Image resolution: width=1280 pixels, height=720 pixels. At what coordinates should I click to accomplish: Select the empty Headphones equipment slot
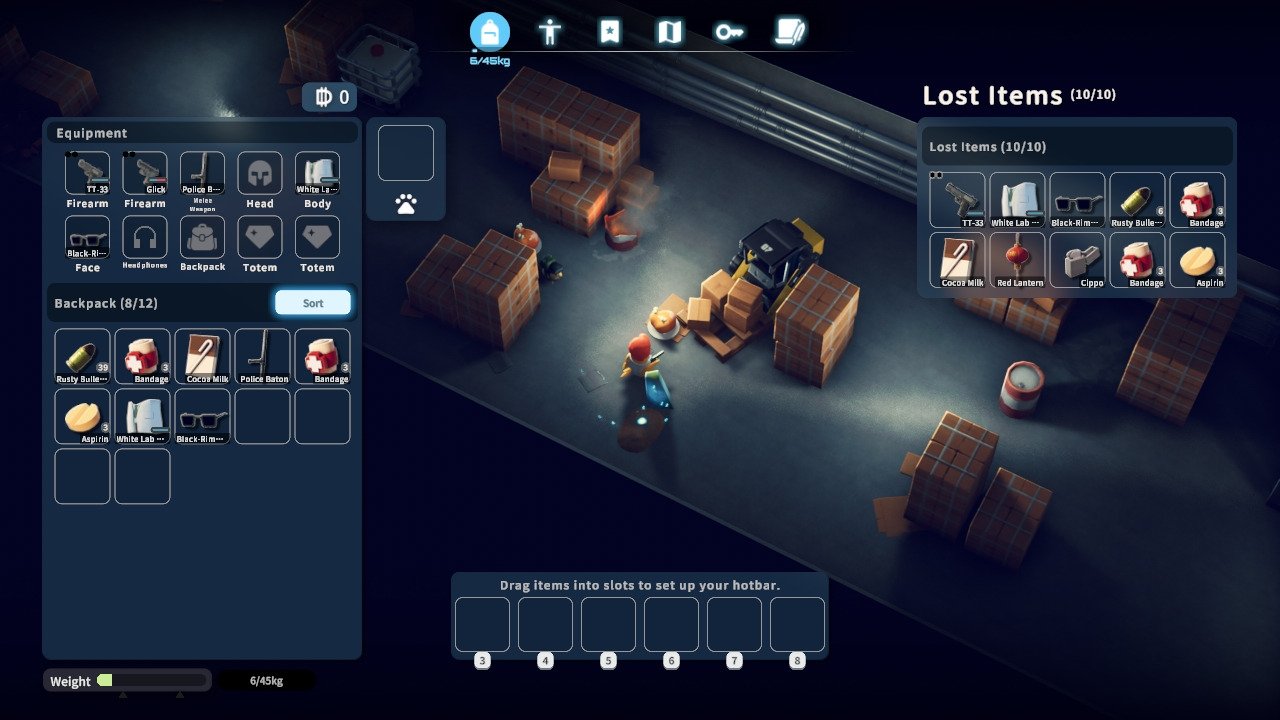coord(145,238)
